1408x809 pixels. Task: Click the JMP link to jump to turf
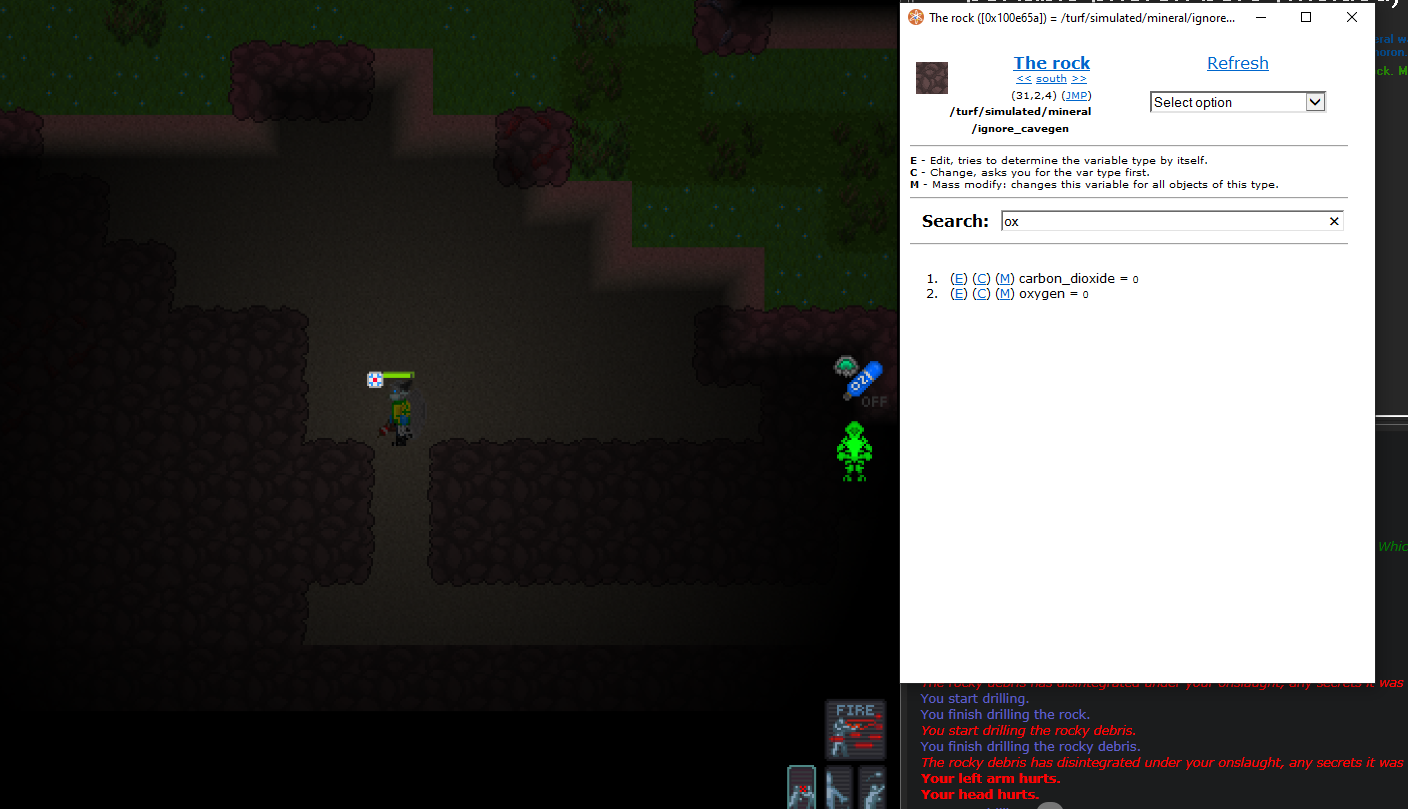tap(1076, 95)
